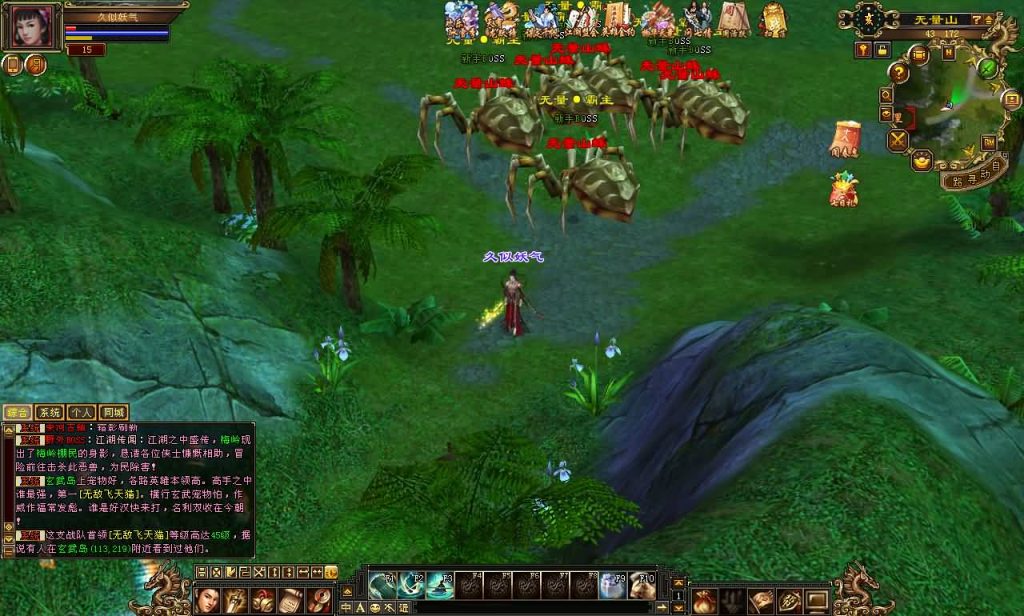Activate the F1 skill slot

pos(384,585)
